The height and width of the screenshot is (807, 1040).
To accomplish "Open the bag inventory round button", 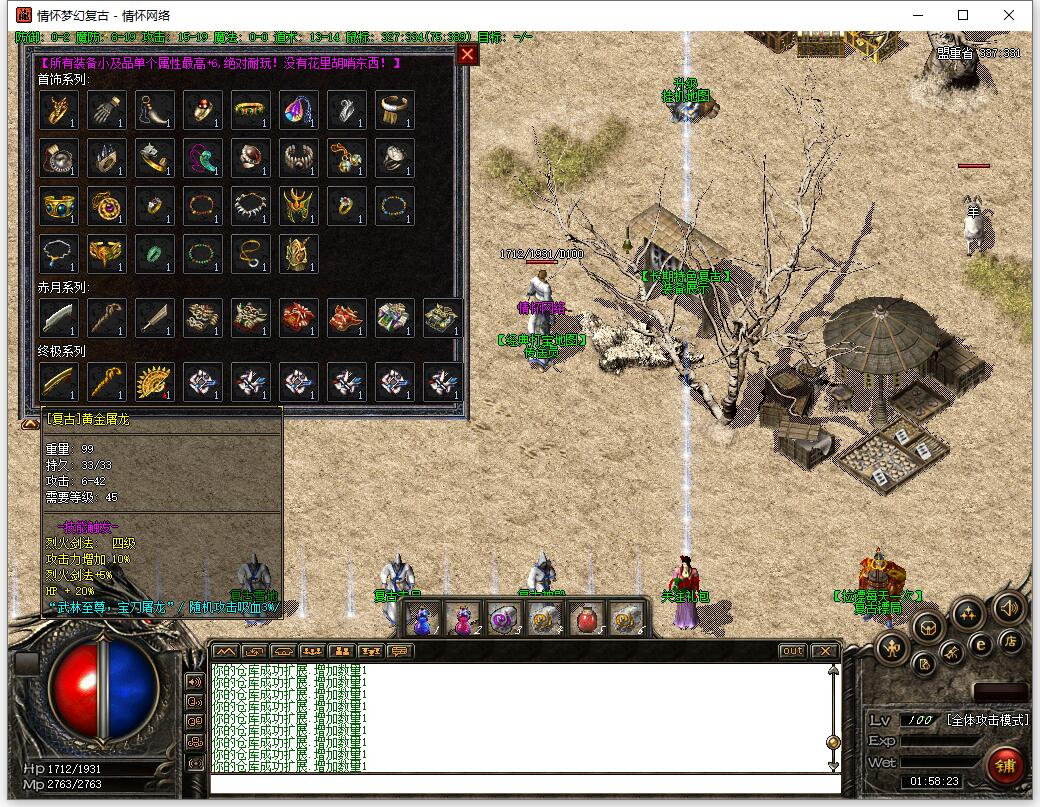I will tap(929, 628).
